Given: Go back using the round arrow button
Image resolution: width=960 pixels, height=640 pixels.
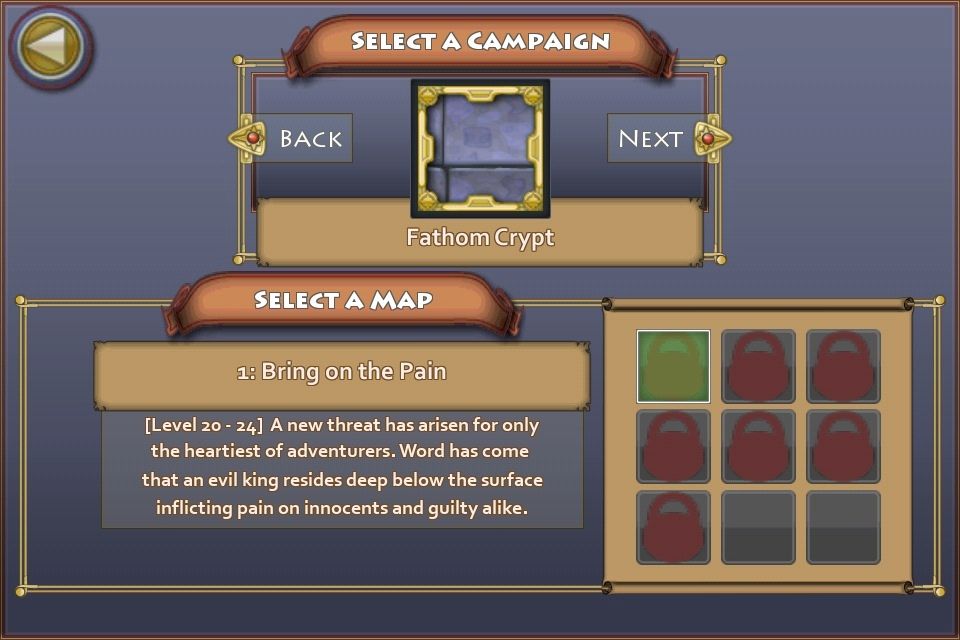Looking at the screenshot, I should 50,46.
